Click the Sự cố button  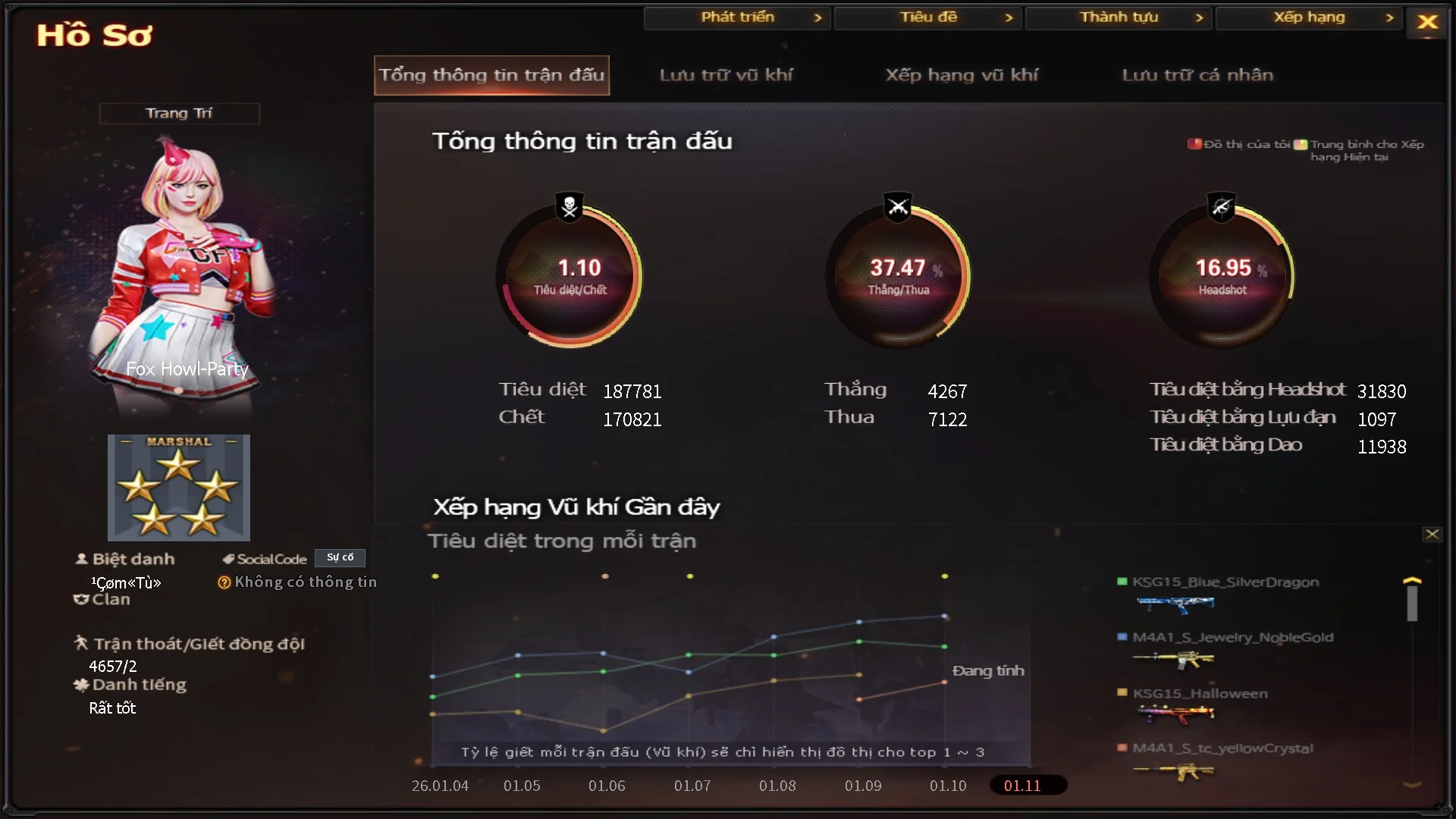pos(340,557)
